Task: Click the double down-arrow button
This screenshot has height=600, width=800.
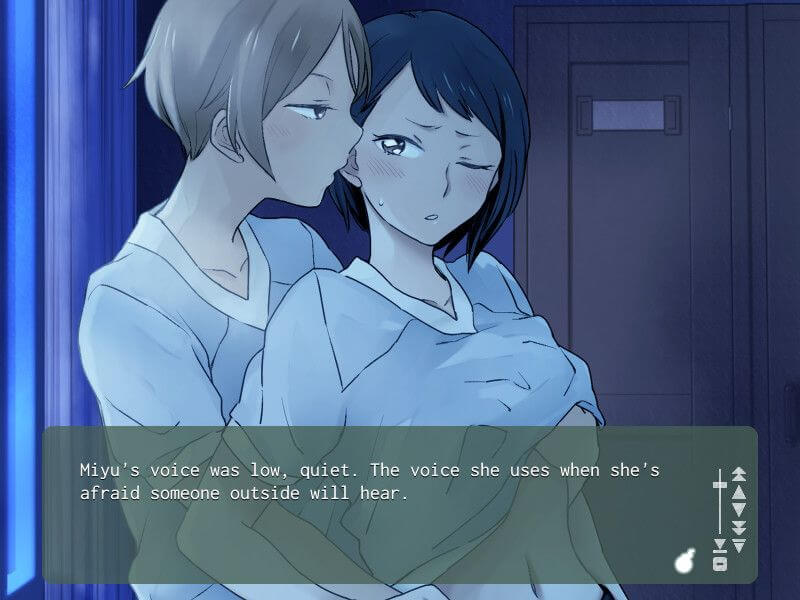Action: 739,527
